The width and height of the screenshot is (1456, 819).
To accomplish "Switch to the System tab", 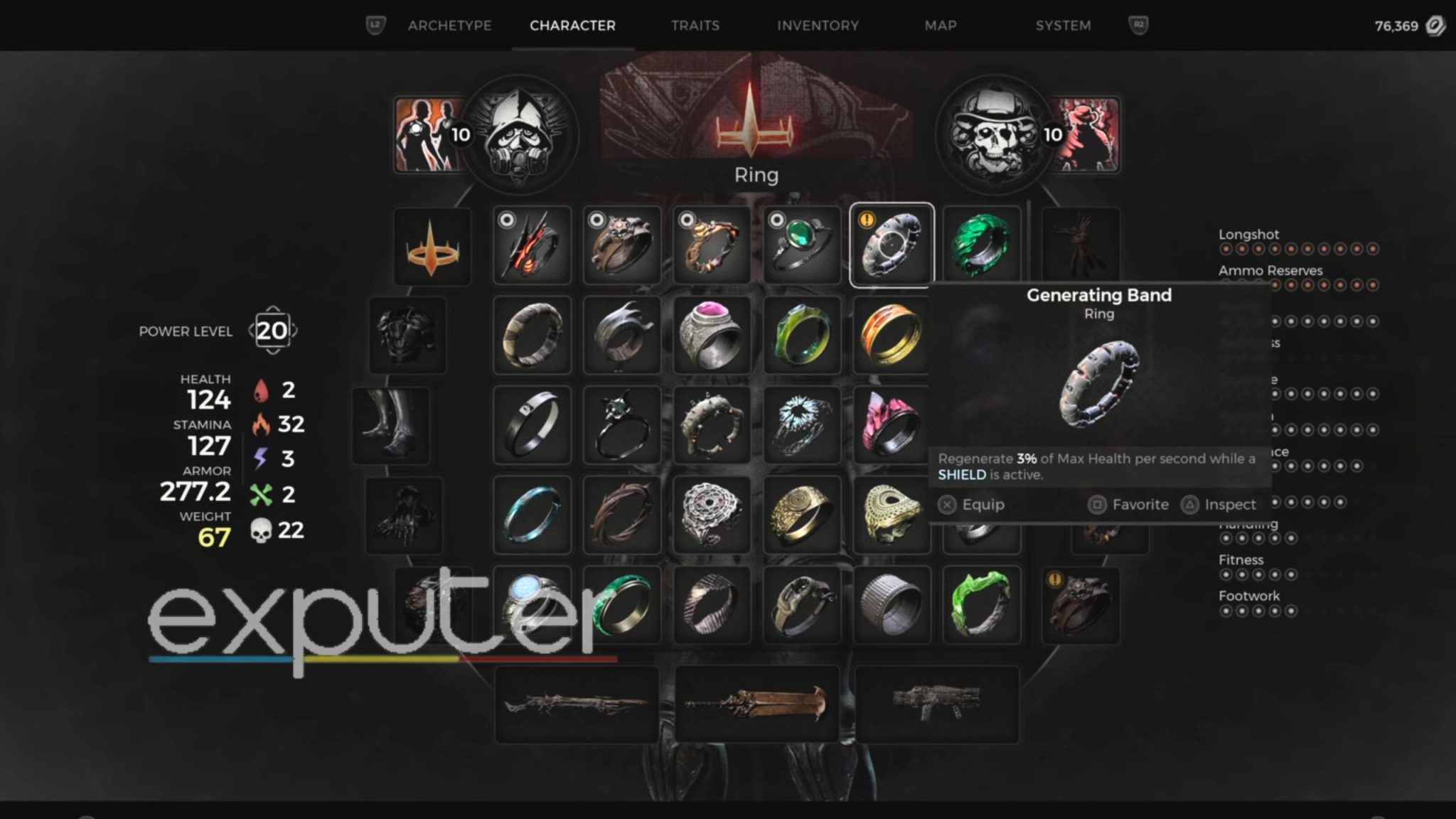I will coord(1063,26).
